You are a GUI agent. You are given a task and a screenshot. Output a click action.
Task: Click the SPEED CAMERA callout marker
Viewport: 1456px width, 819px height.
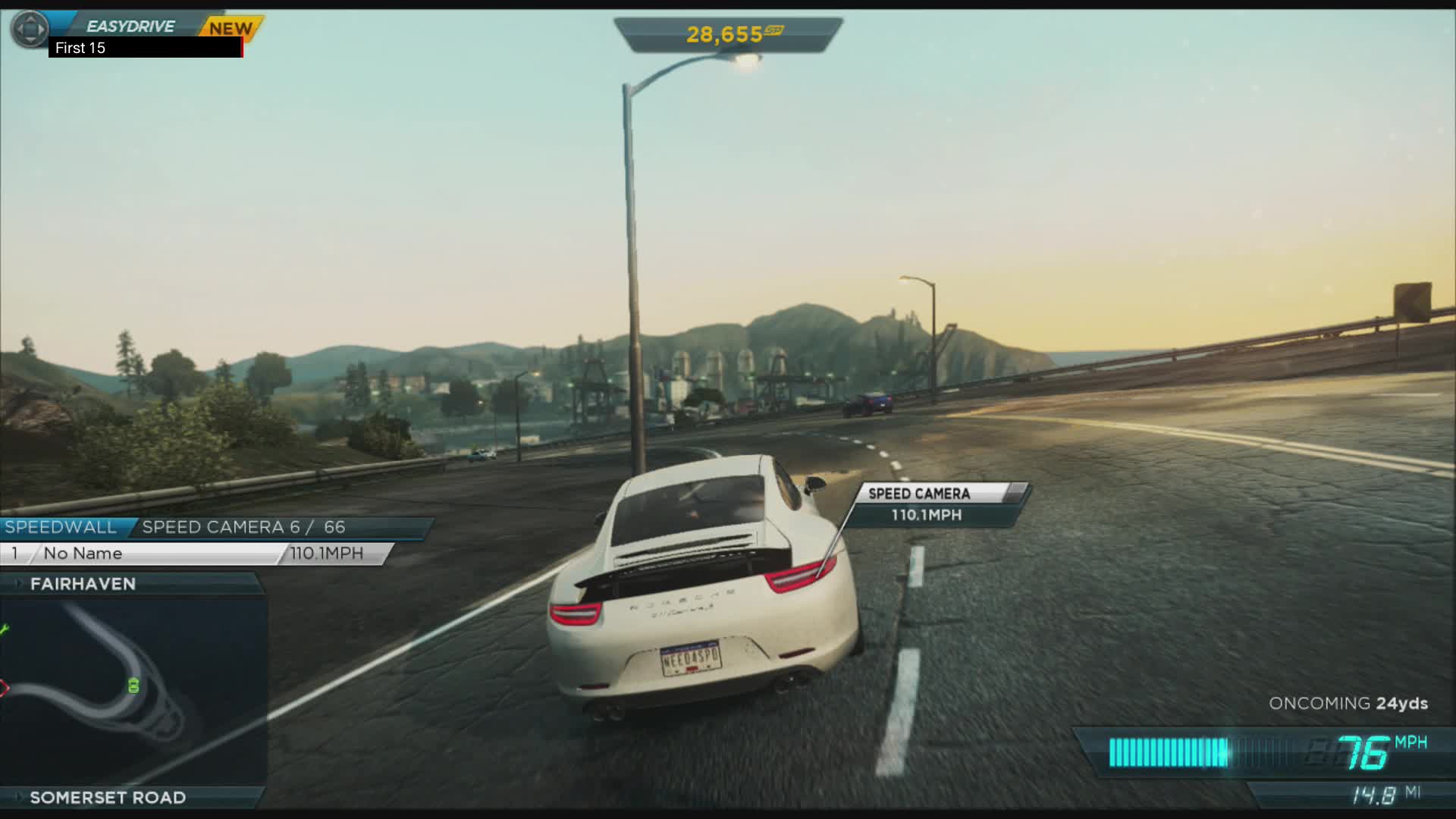pyautogui.click(x=920, y=494)
